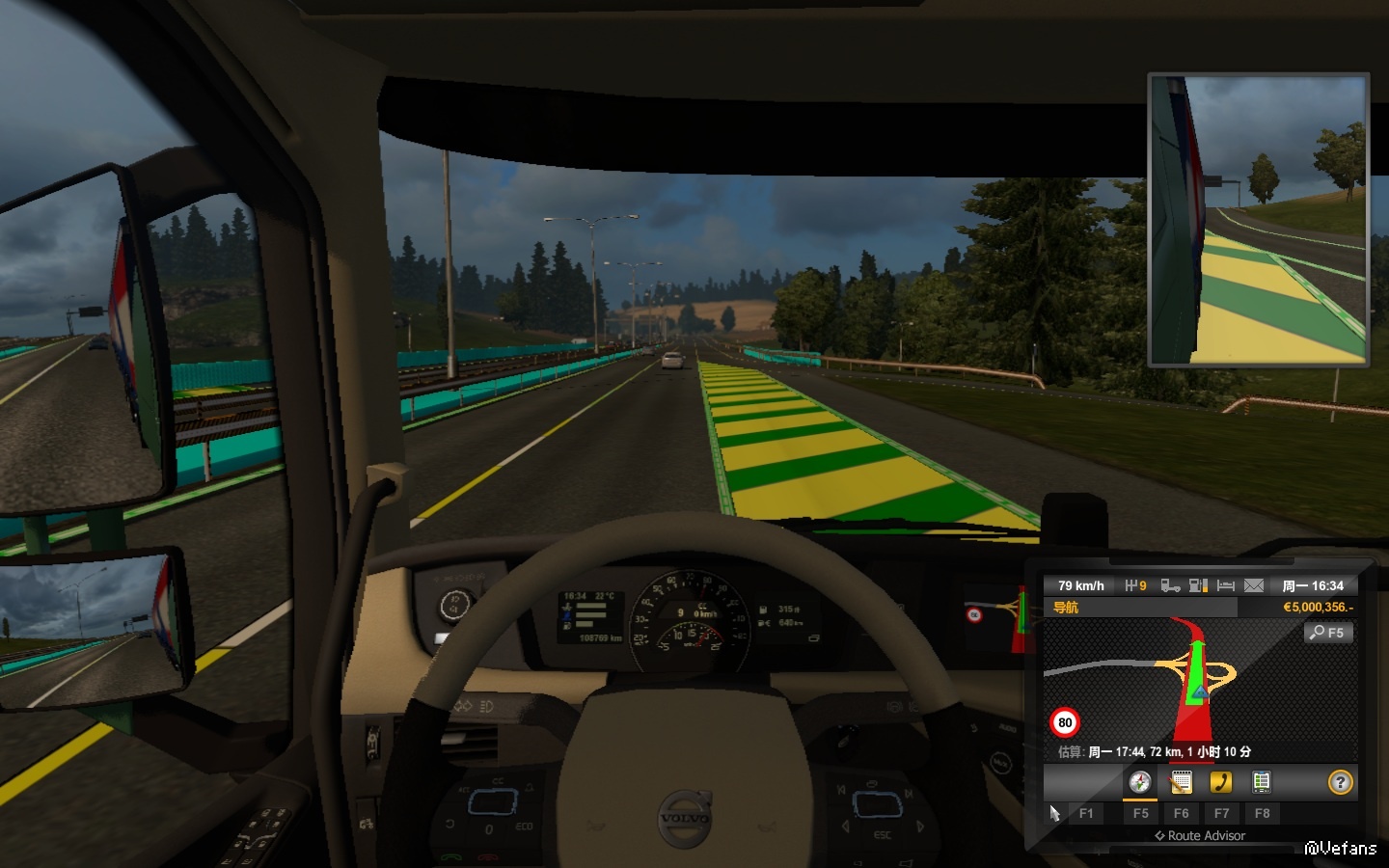Select the fuel pump status icon
1389x868 pixels.
coord(1198,585)
